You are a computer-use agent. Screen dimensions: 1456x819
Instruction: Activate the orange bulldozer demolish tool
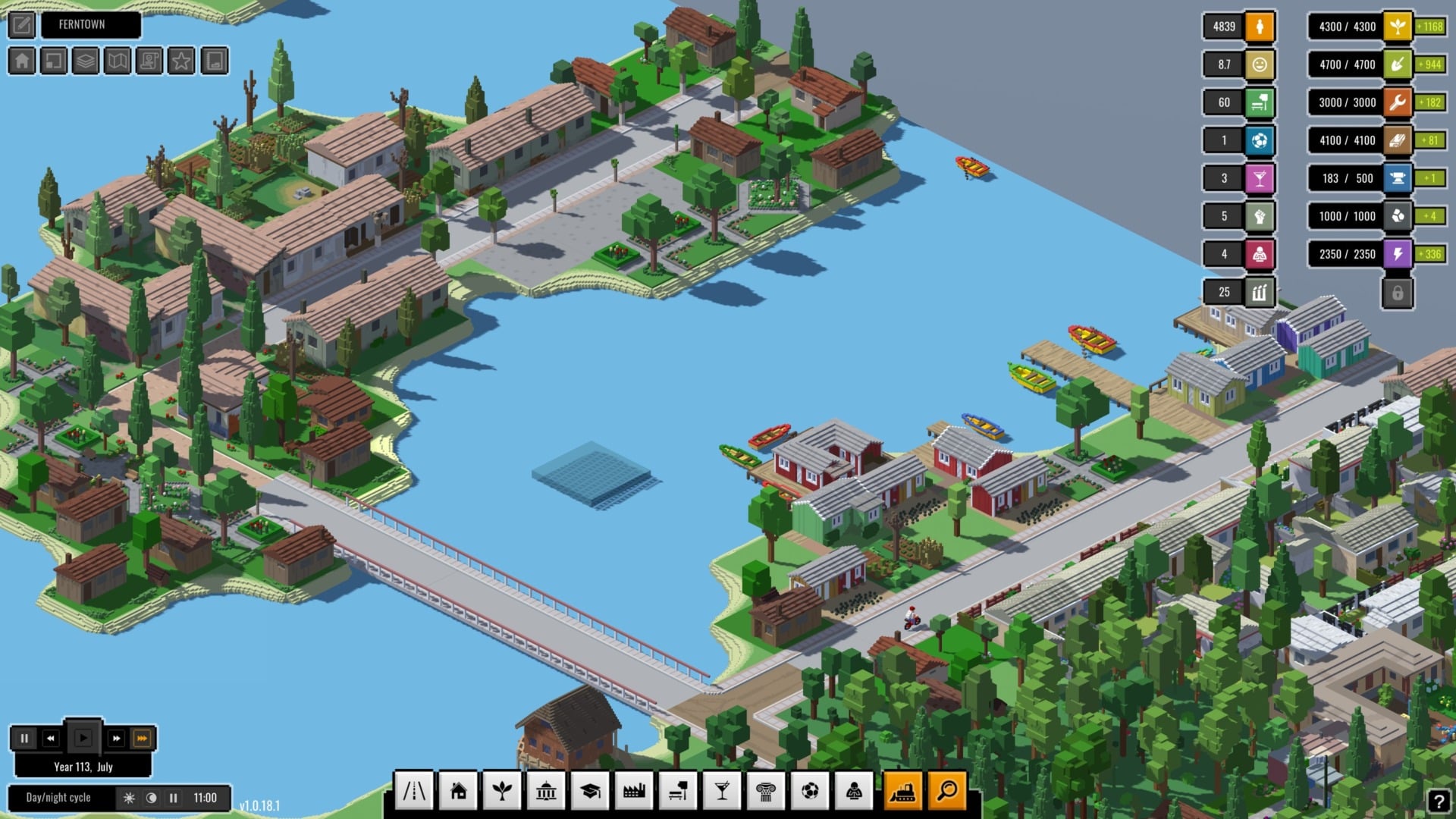point(902,791)
